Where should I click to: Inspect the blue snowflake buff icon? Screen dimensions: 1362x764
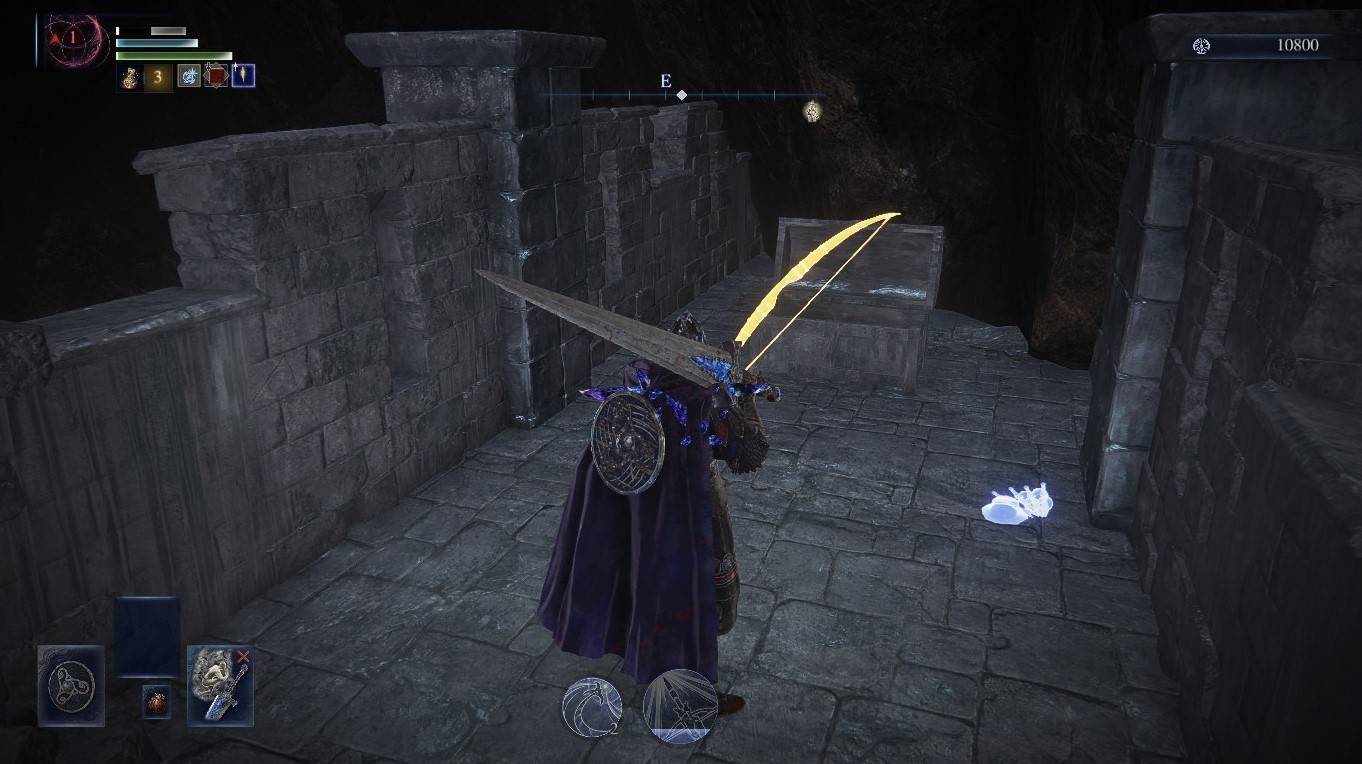coord(189,76)
